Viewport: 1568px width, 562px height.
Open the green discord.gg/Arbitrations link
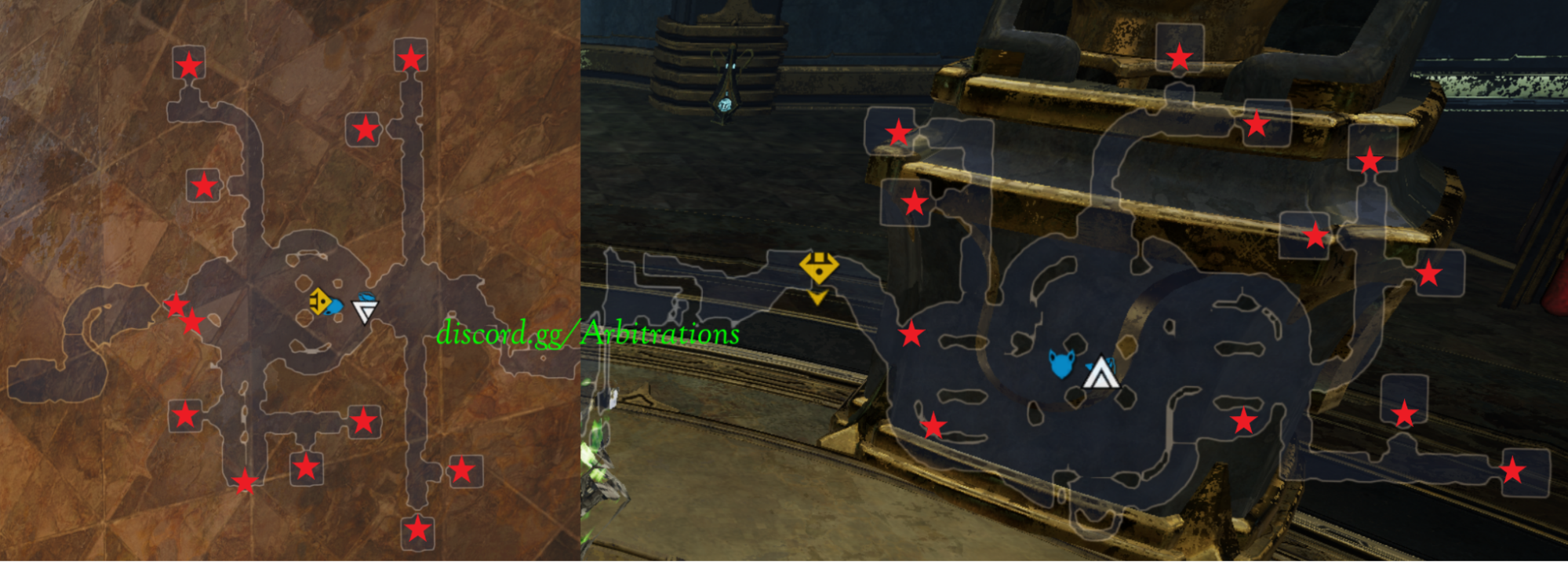click(x=588, y=334)
